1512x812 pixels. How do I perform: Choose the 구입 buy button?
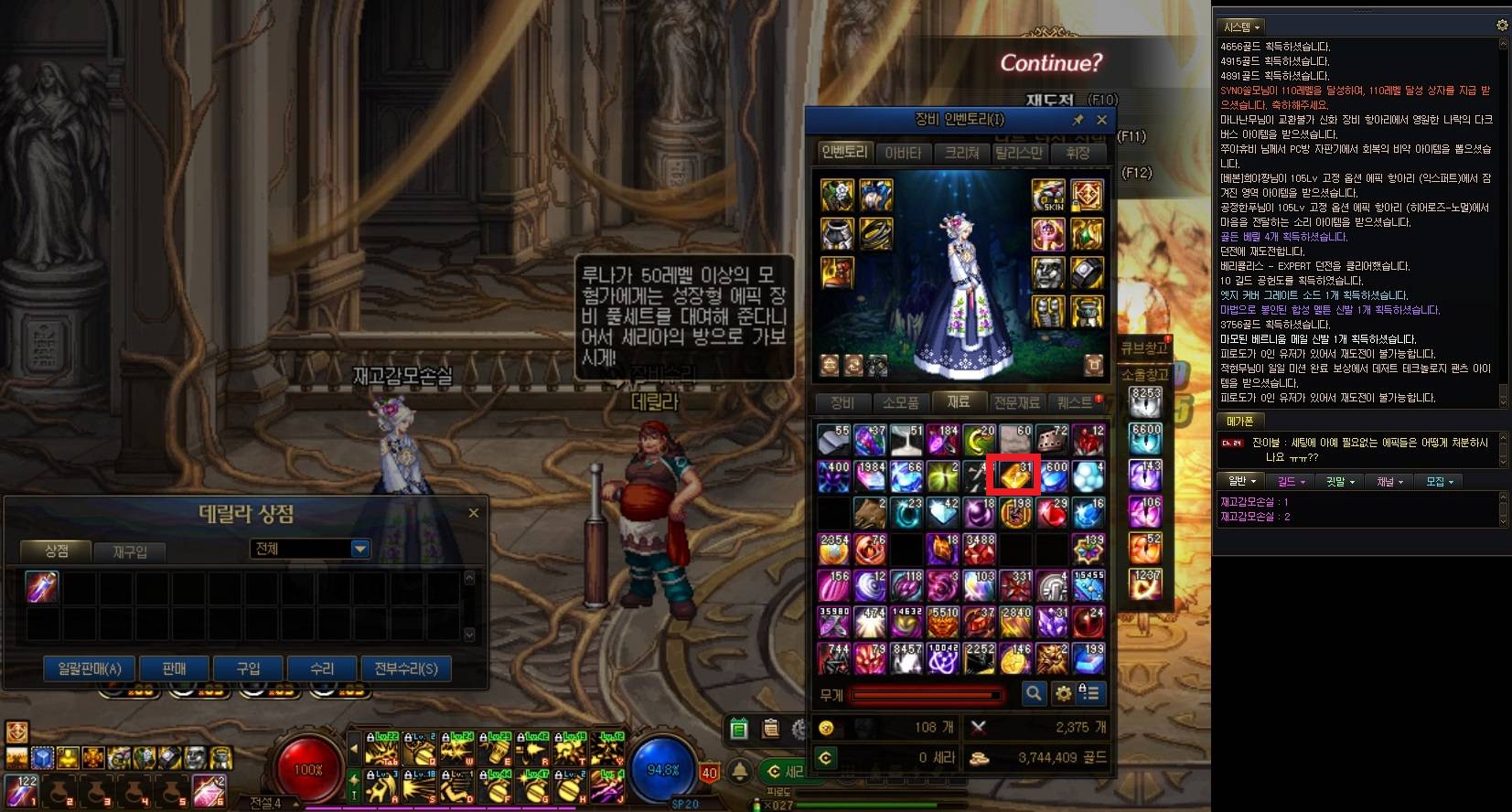point(248,668)
